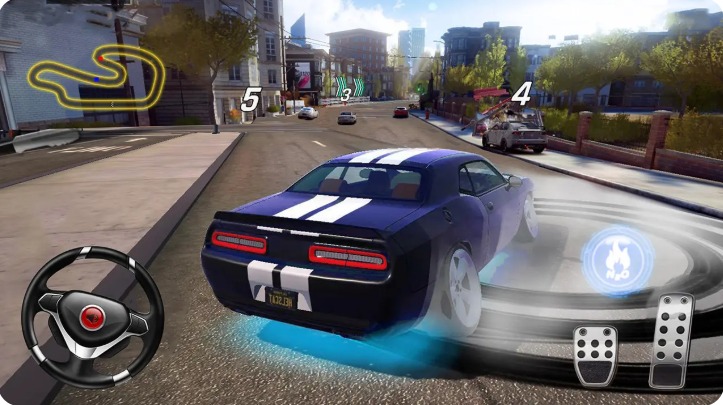
Task: Honk the red horn button
Action: pos(92,318)
